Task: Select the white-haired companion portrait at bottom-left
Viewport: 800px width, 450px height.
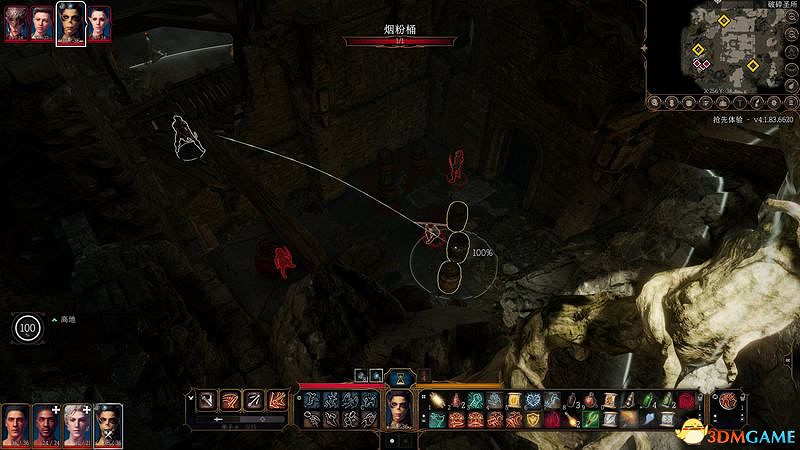Action: tap(77, 426)
